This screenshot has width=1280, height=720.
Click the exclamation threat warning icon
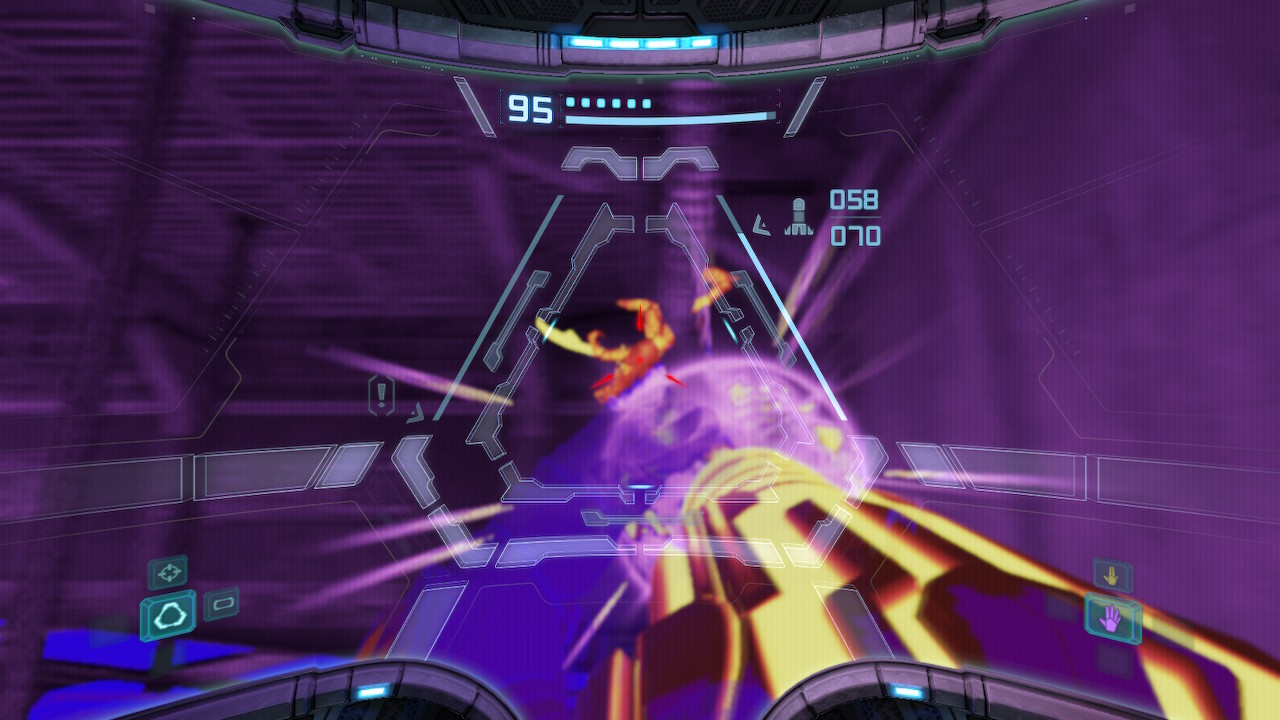382,396
